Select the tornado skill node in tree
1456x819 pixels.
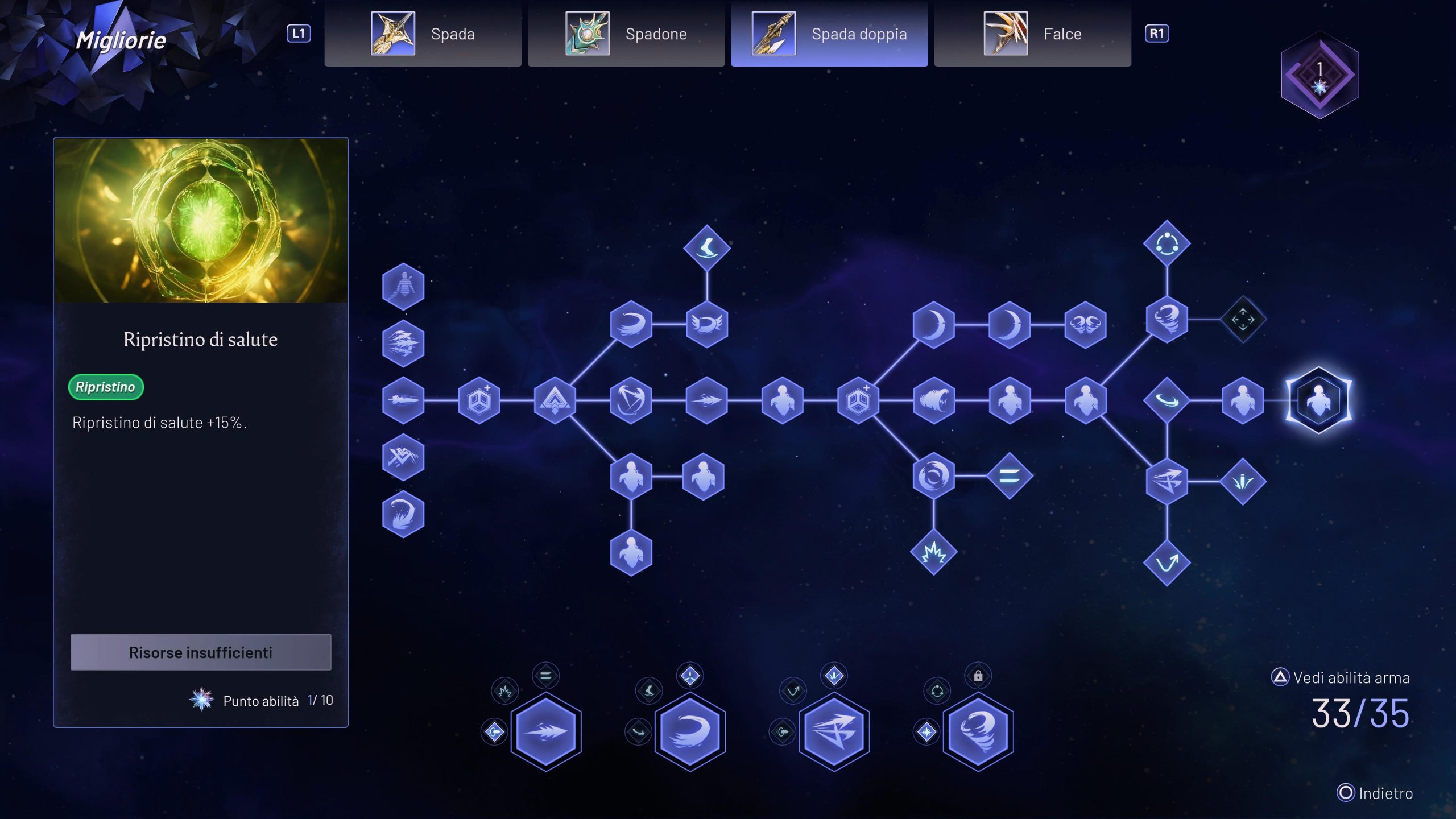[1167, 320]
